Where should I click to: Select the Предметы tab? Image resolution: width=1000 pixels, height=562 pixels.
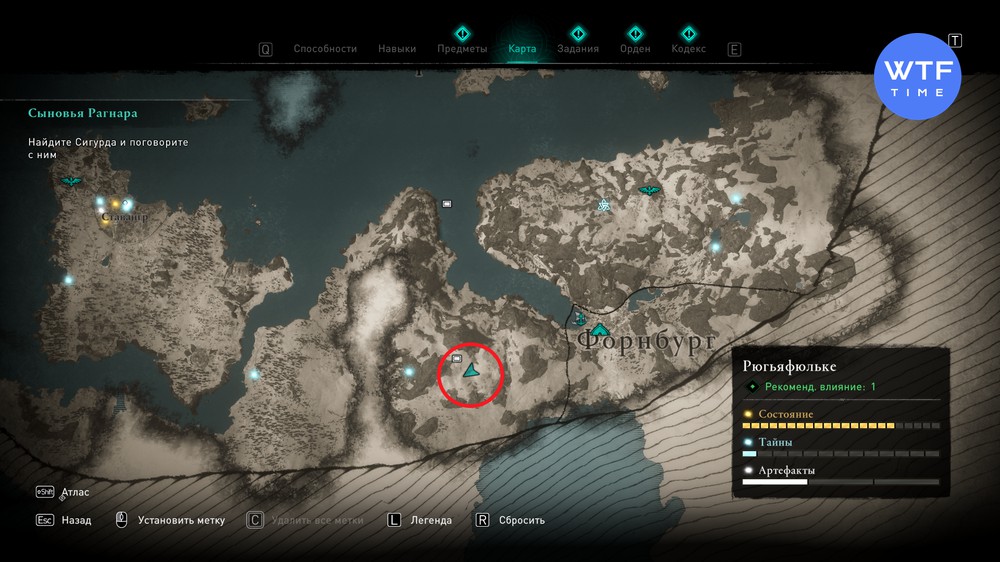tap(462, 49)
